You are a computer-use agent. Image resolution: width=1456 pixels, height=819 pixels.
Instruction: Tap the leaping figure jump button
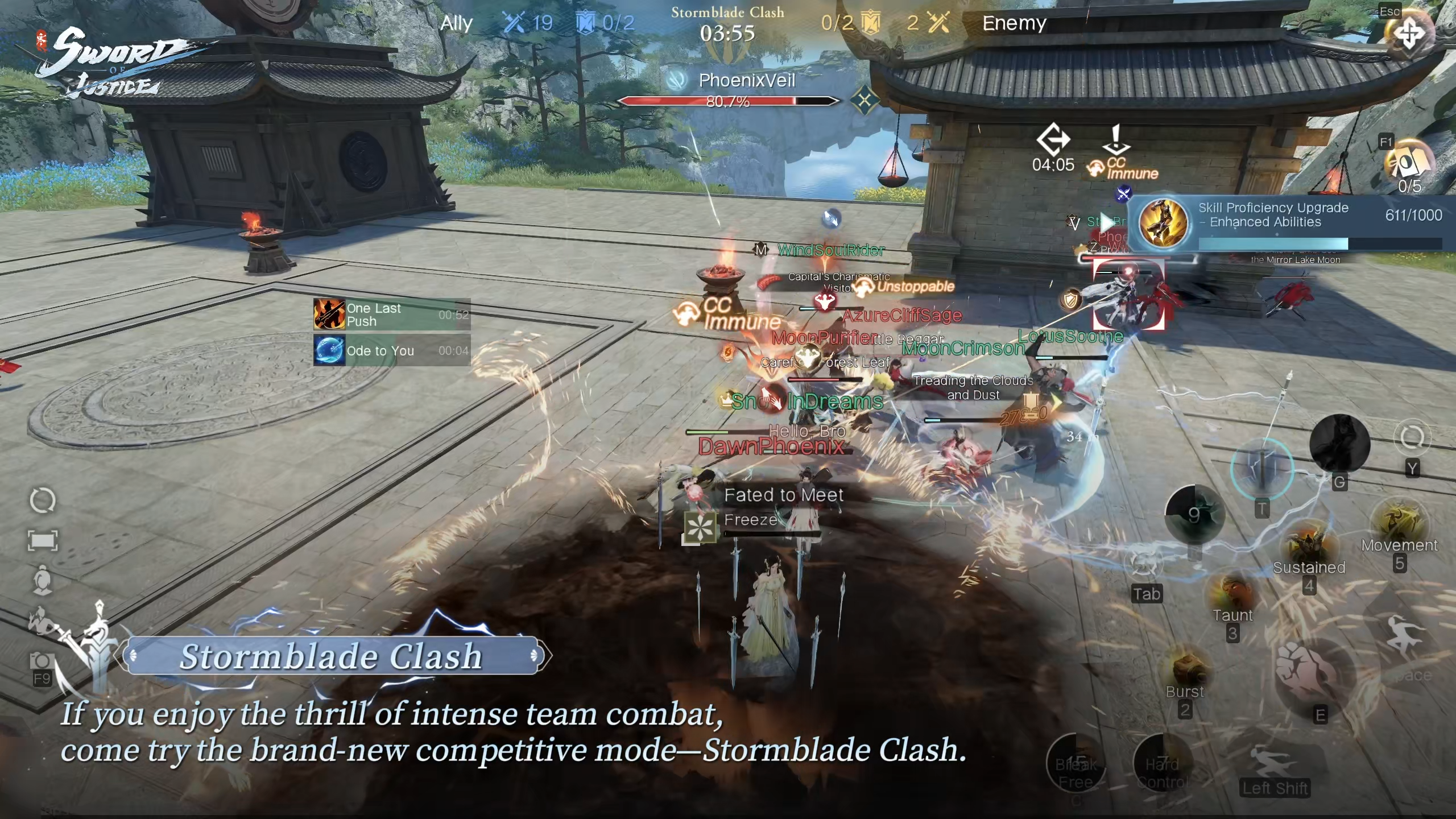1405,637
